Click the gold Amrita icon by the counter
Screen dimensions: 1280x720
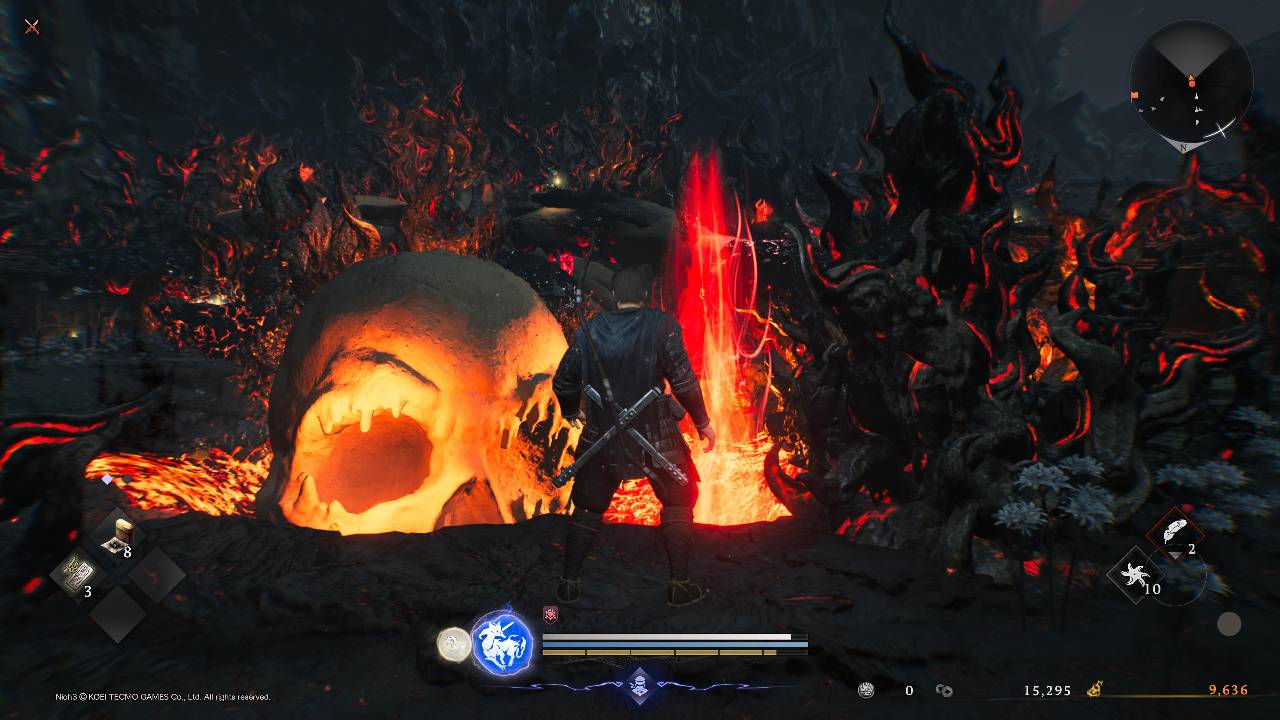1096,689
